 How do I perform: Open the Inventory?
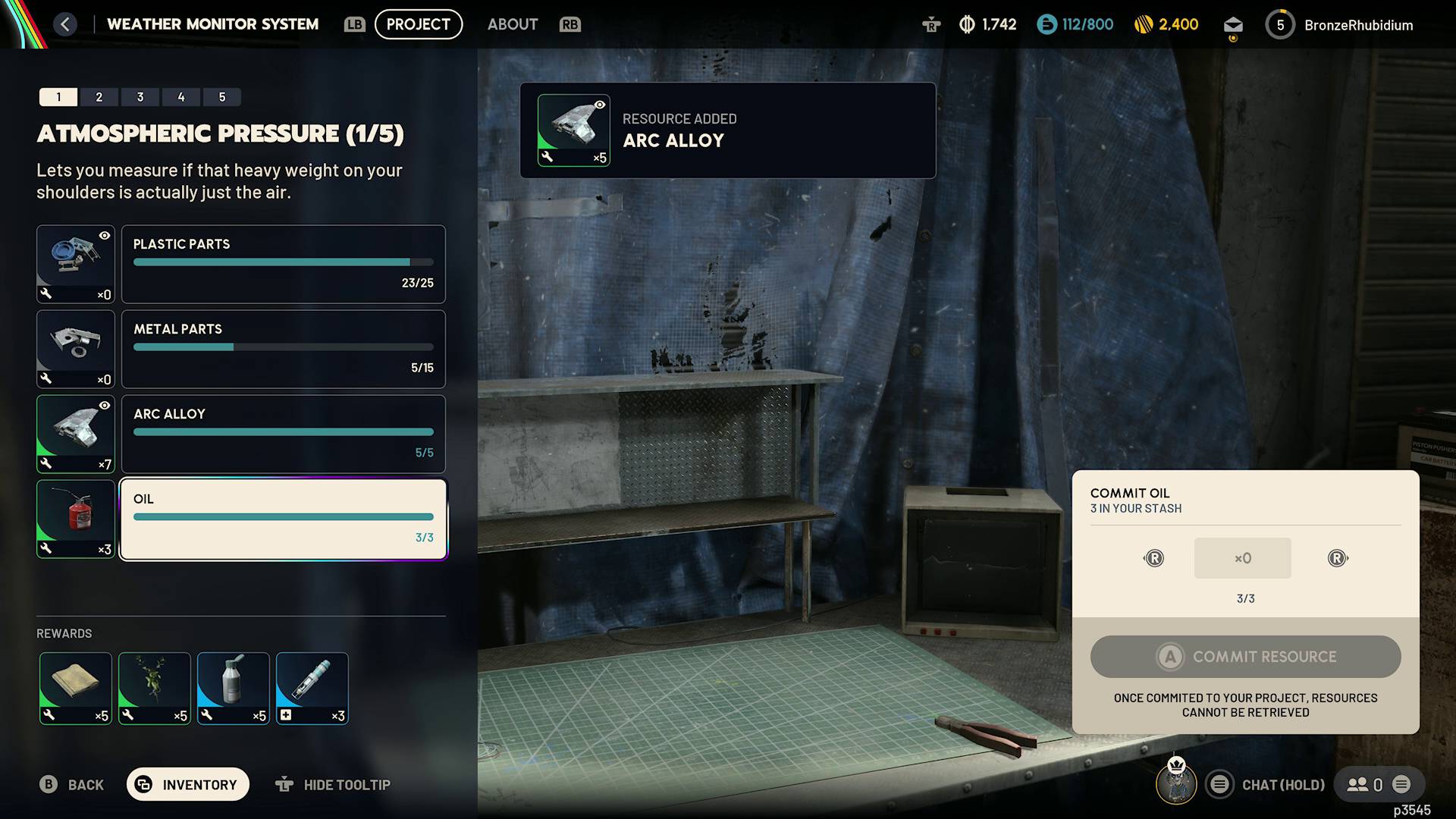point(187,784)
